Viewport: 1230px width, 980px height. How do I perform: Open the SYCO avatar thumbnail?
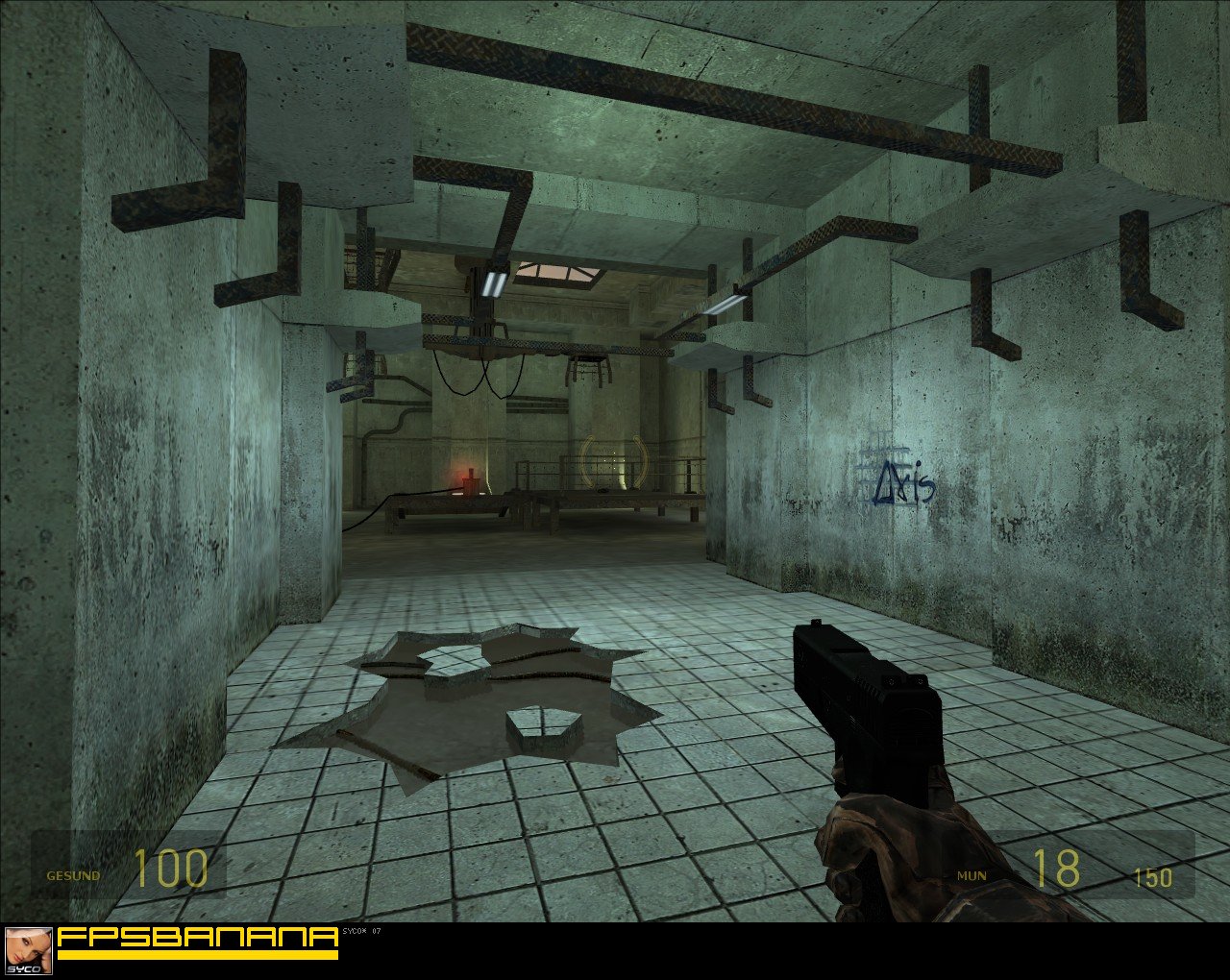coord(28,950)
